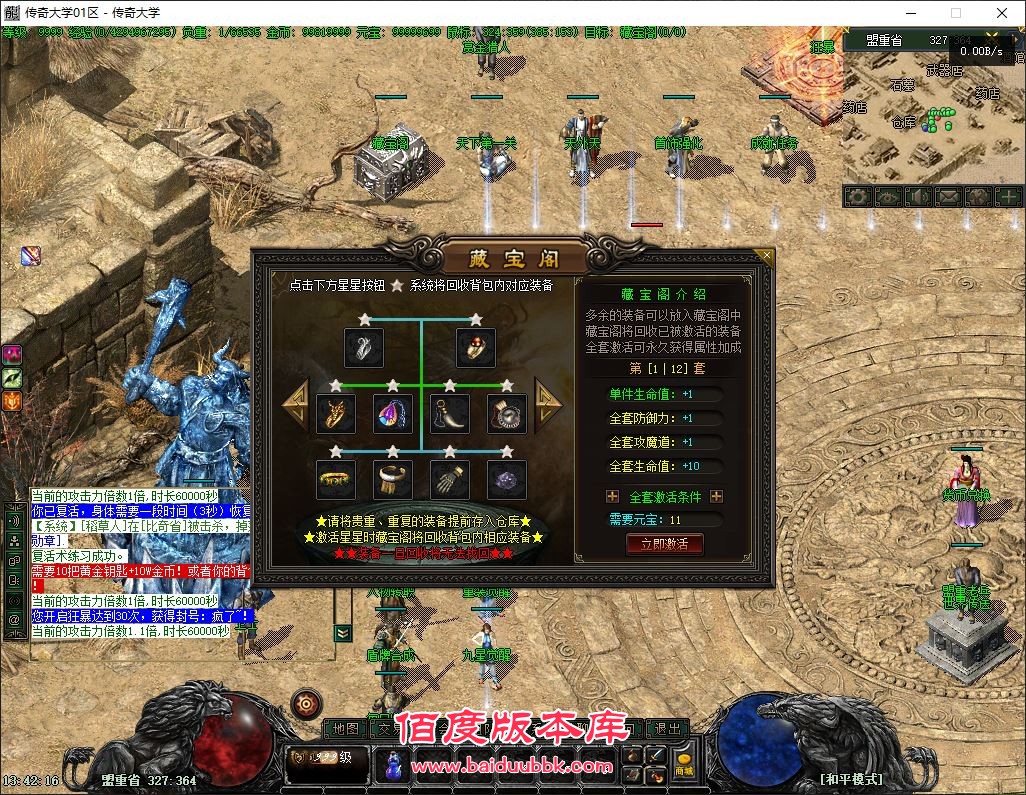Select the golden green-gem bracelet slot
Screen dimensions: 1026x795
(x=336, y=480)
